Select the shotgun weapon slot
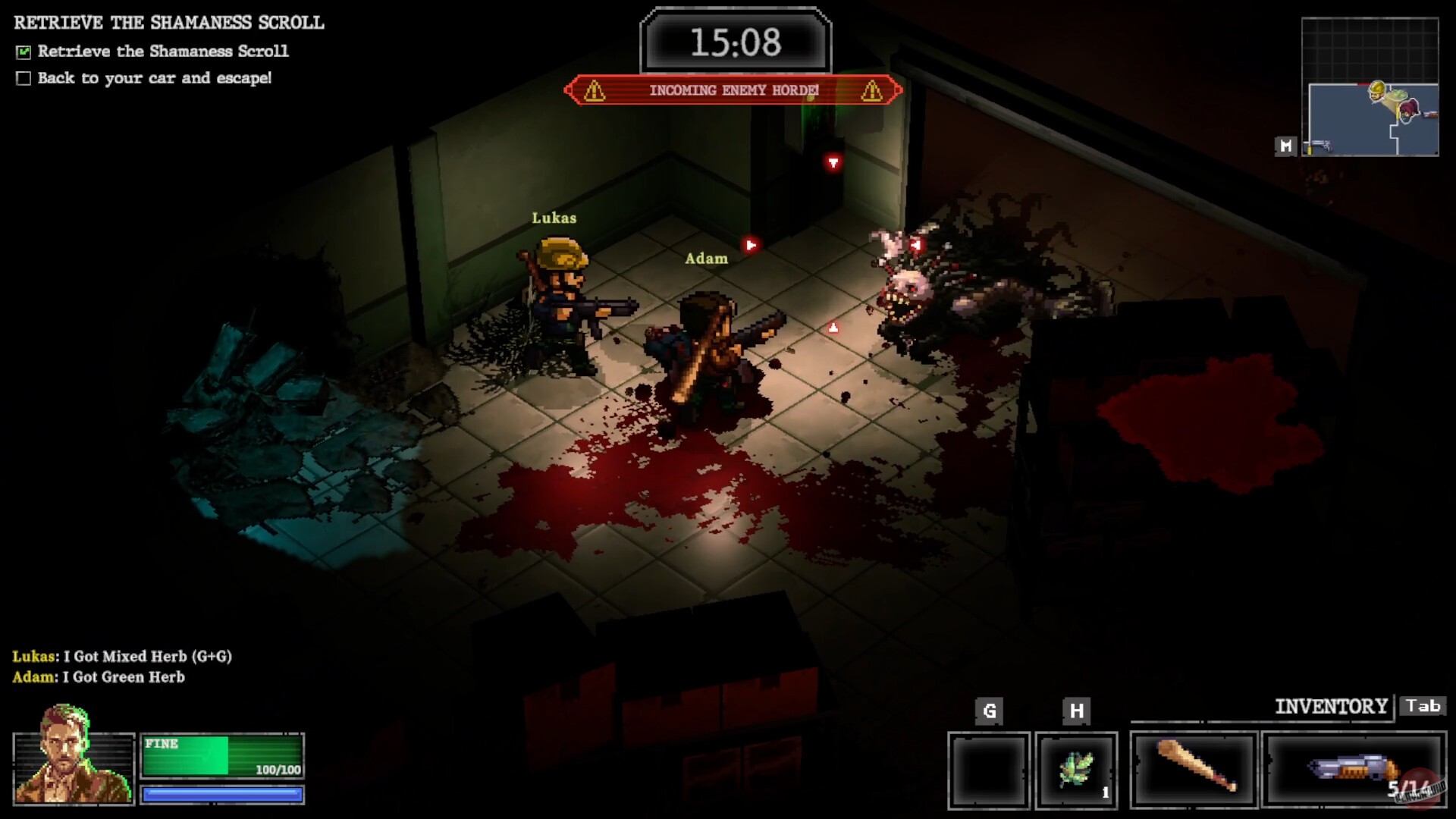 (1355, 768)
